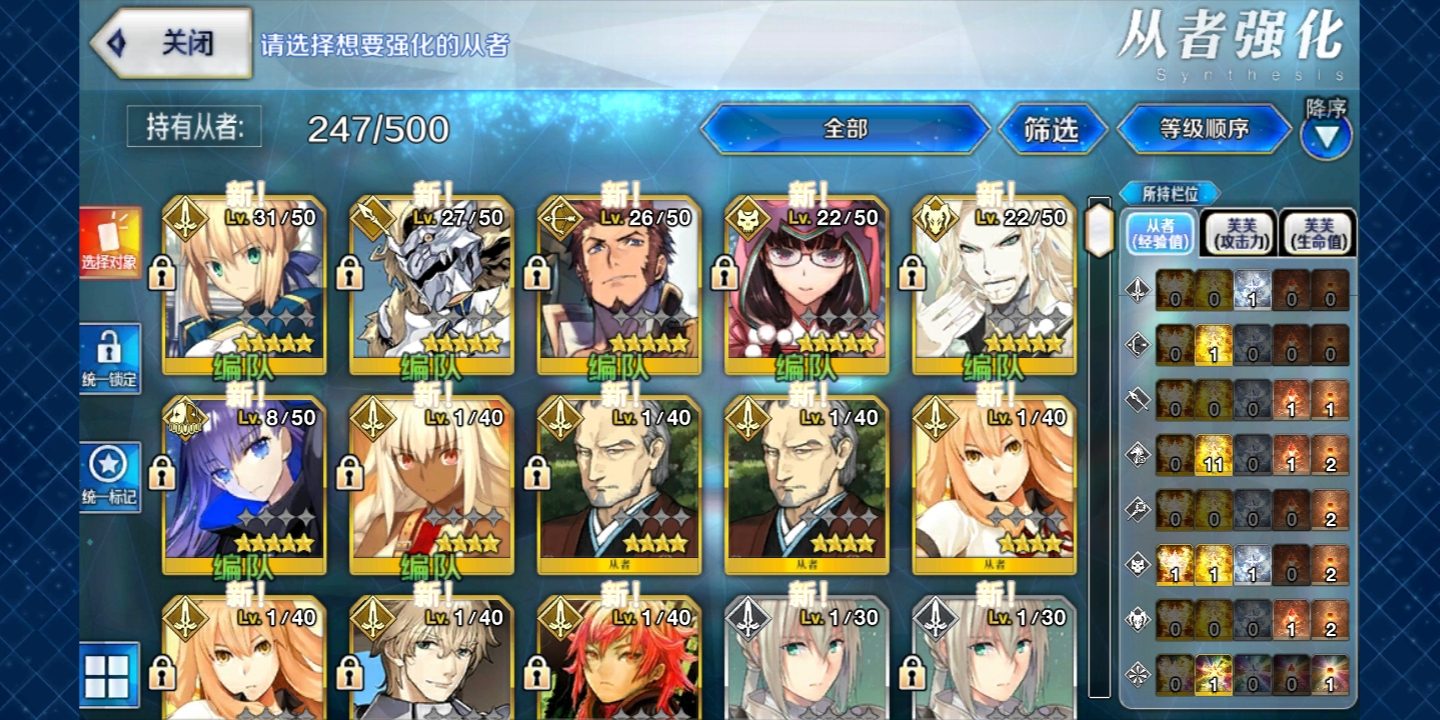
Task: Select the Lv. 27/50 armored Lancer servant
Action: pyautogui.click(x=431, y=285)
